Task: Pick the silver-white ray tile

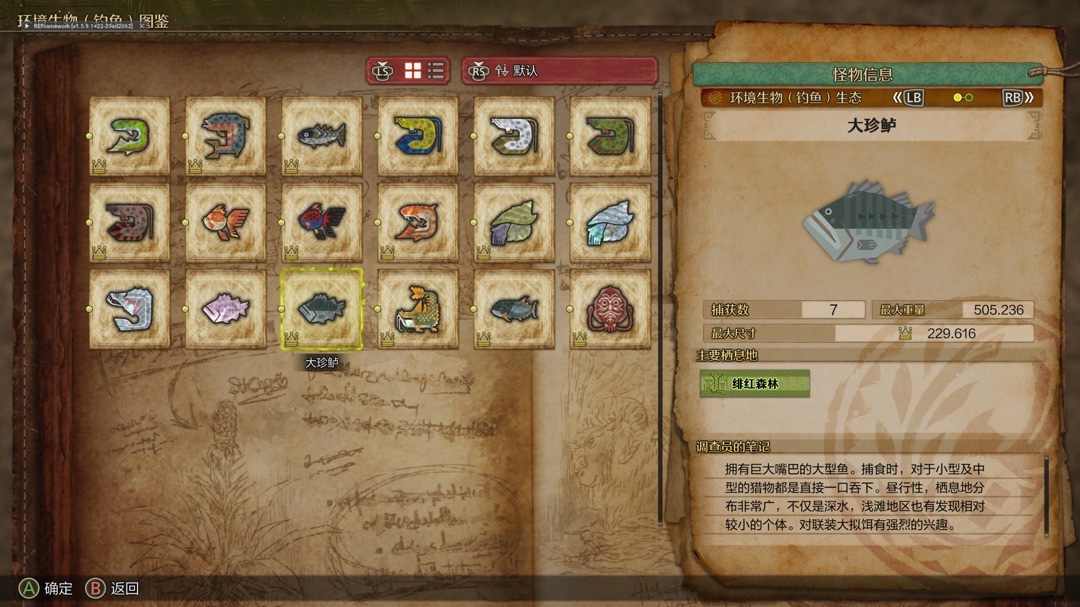Action: (x=610, y=221)
